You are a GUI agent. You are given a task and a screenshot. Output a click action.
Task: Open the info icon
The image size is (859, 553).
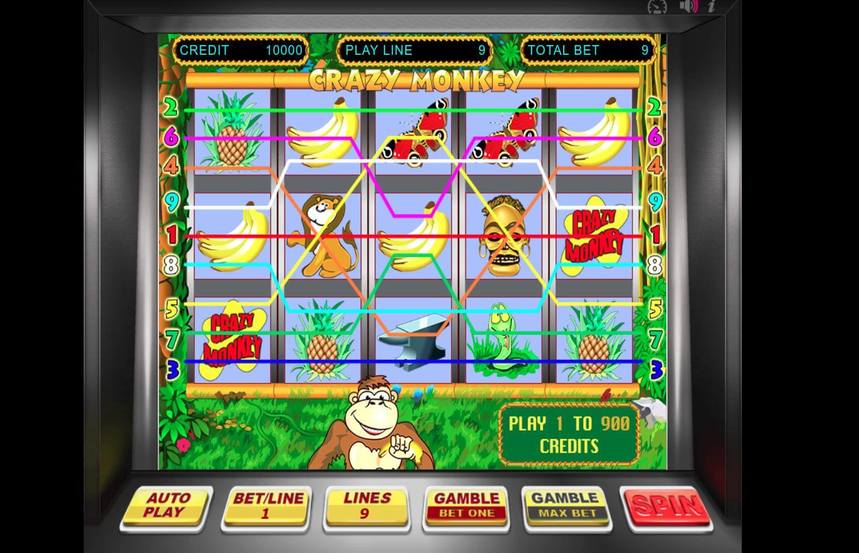point(711,6)
